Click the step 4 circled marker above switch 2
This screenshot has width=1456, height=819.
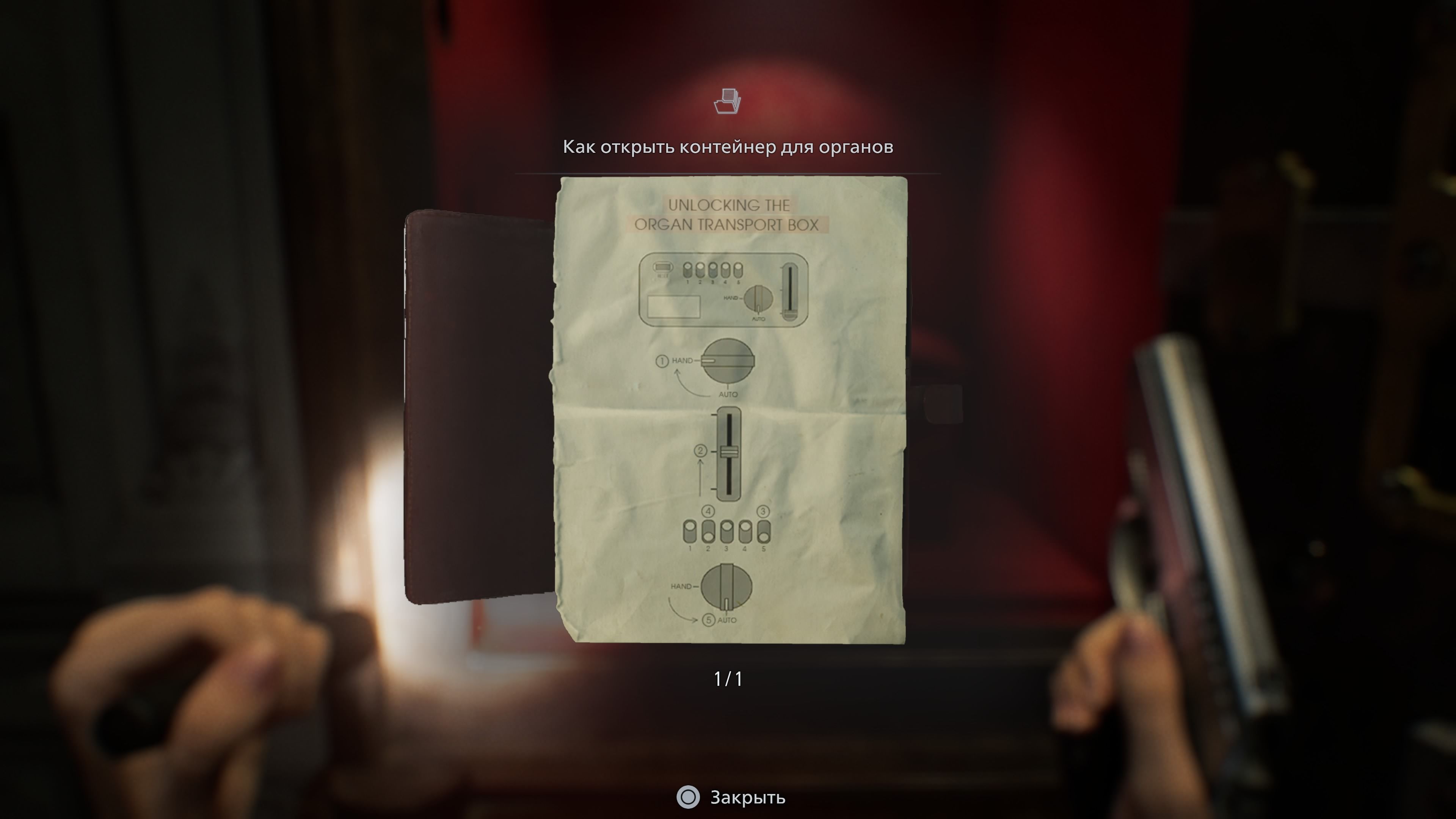[x=708, y=511]
